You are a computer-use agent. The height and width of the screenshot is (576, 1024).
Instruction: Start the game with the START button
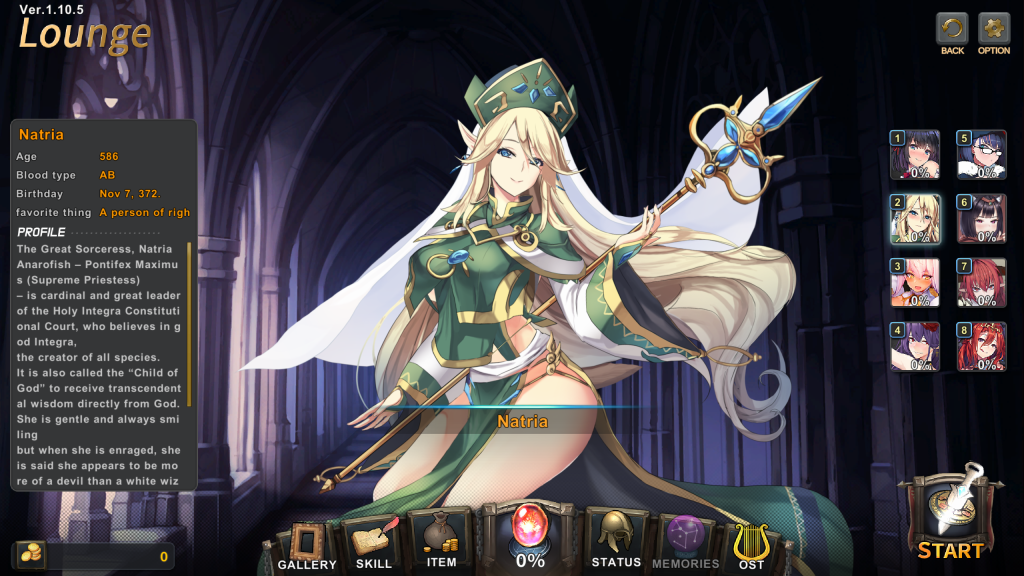click(950, 515)
